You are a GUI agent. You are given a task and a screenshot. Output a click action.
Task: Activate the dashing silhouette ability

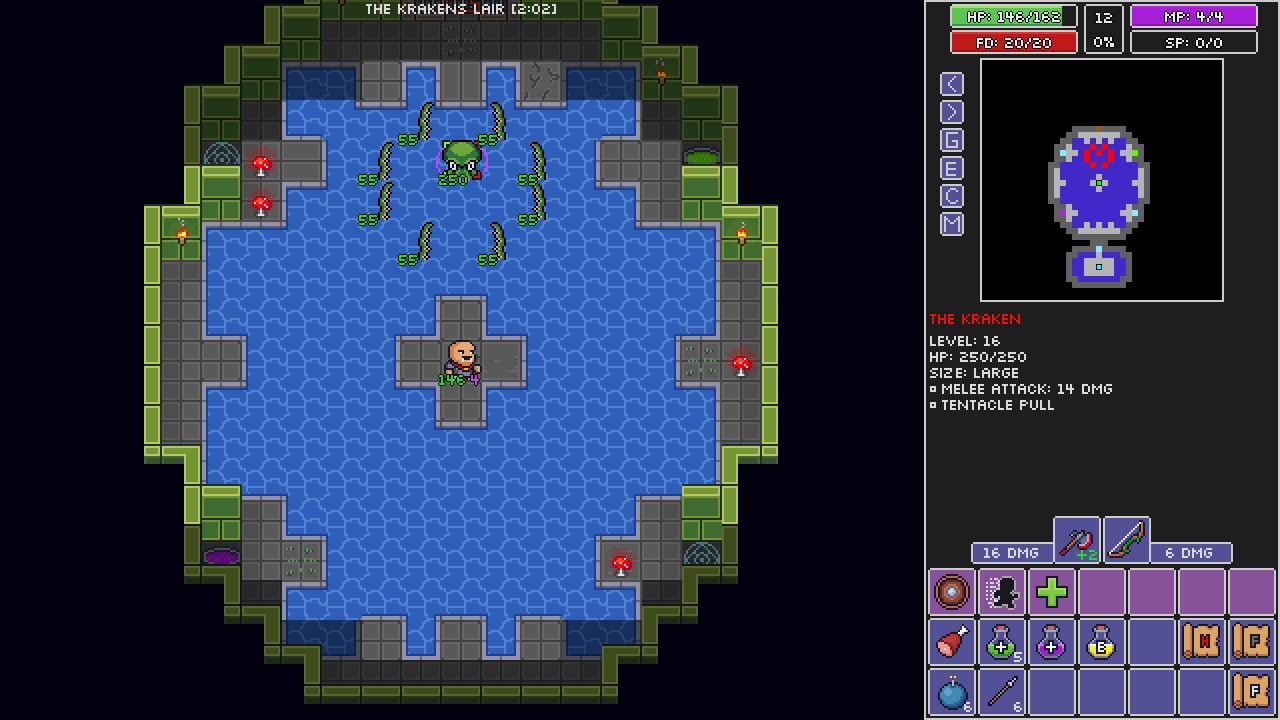pos(1002,592)
